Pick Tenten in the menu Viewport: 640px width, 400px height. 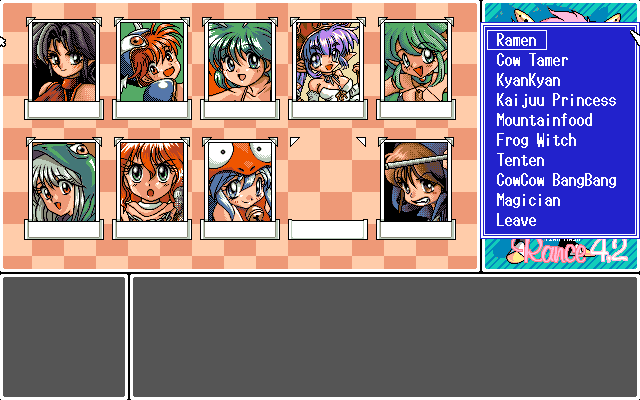[x=520, y=161]
